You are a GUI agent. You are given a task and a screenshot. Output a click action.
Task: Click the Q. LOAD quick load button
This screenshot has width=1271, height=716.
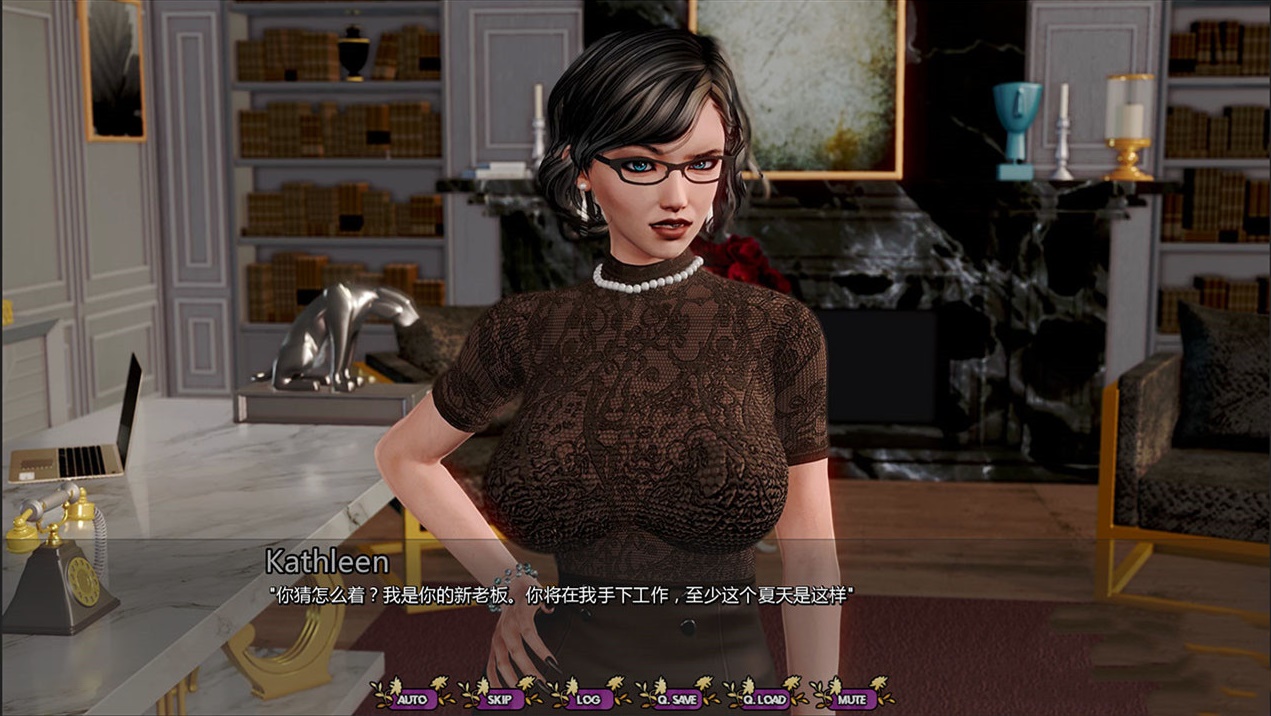pos(766,699)
